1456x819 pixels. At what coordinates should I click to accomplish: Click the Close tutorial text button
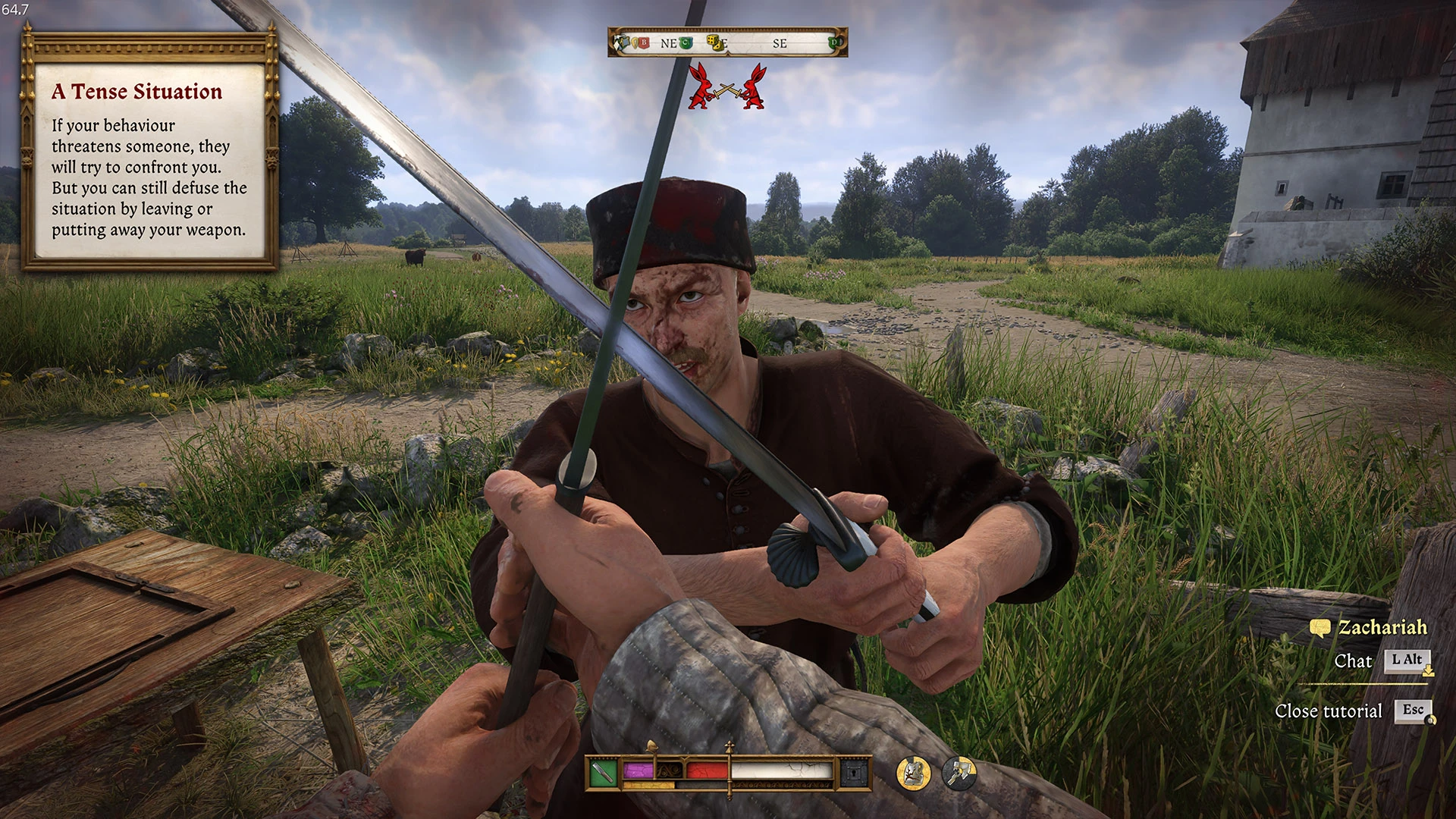coord(1329,711)
